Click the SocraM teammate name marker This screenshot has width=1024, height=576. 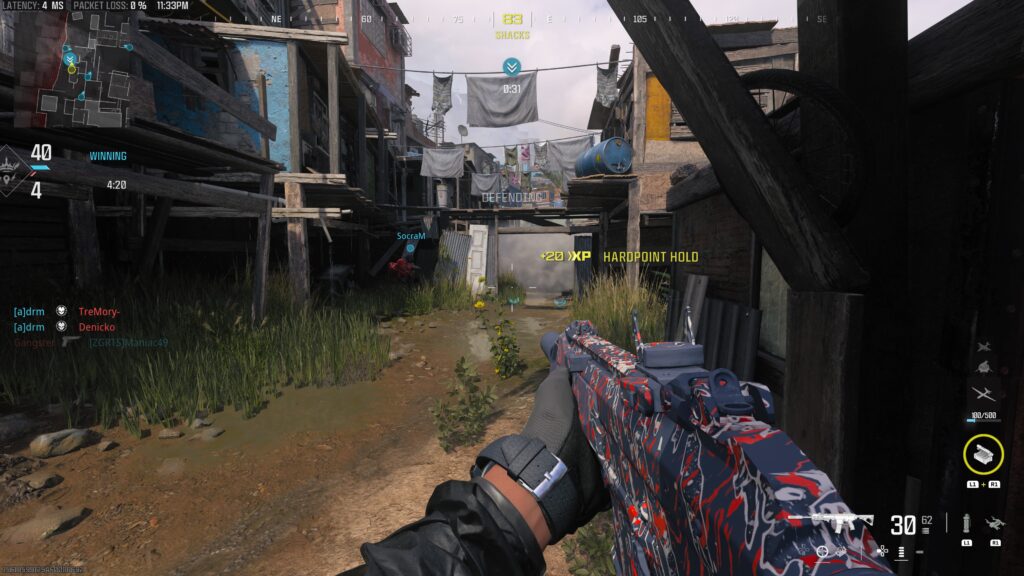pyautogui.click(x=411, y=236)
